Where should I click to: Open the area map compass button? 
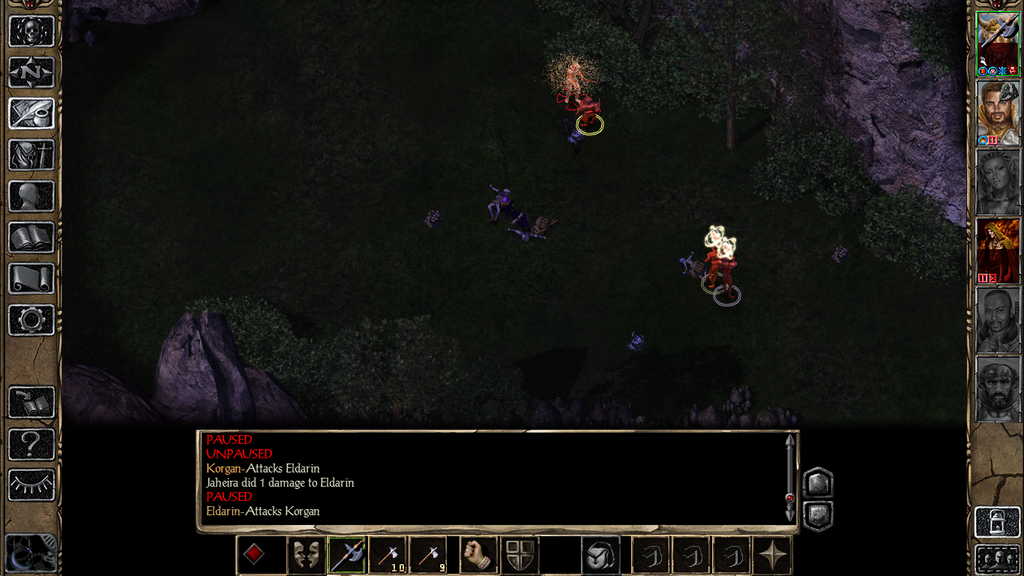tap(31, 72)
